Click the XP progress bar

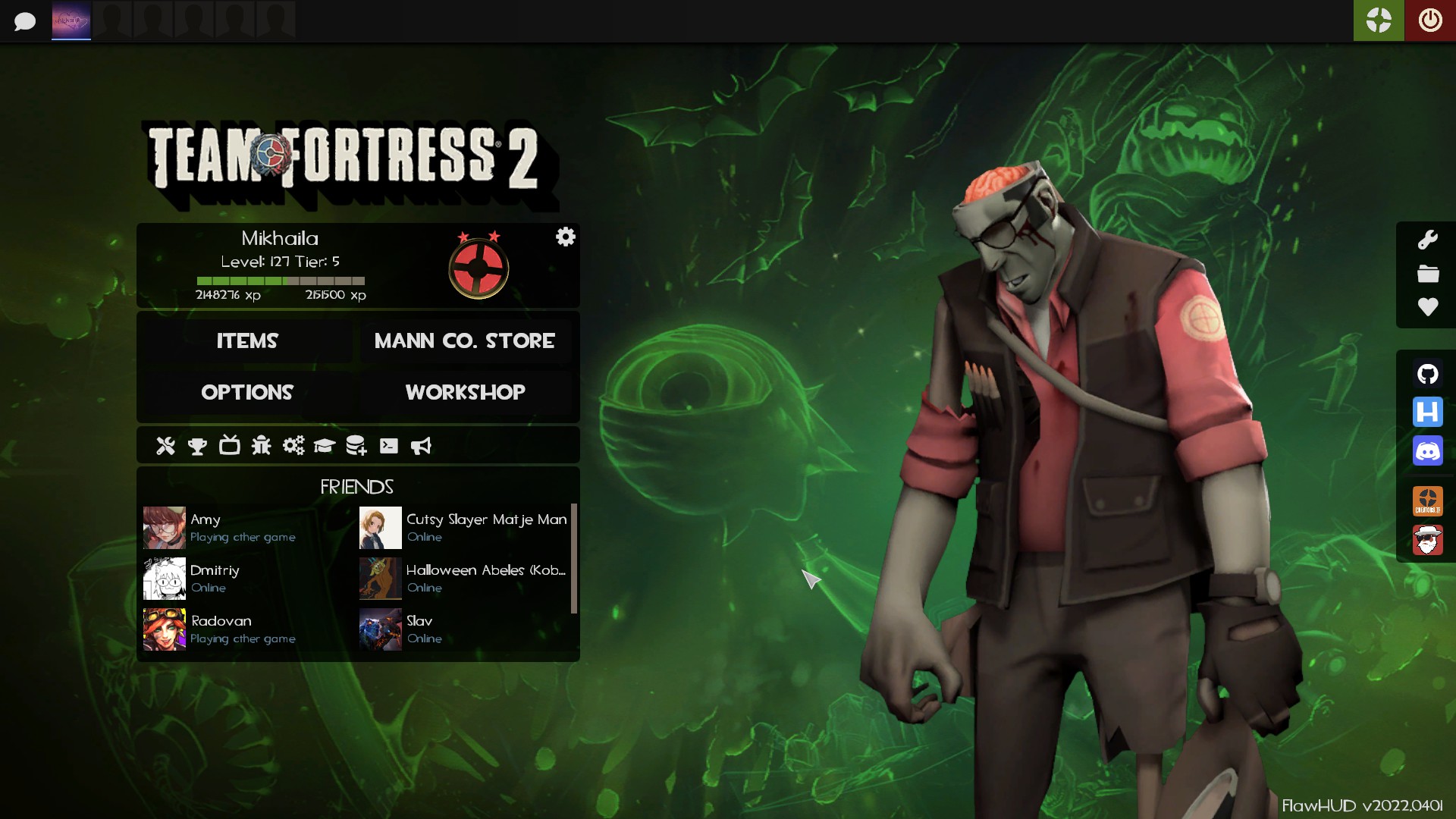(x=281, y=281)
